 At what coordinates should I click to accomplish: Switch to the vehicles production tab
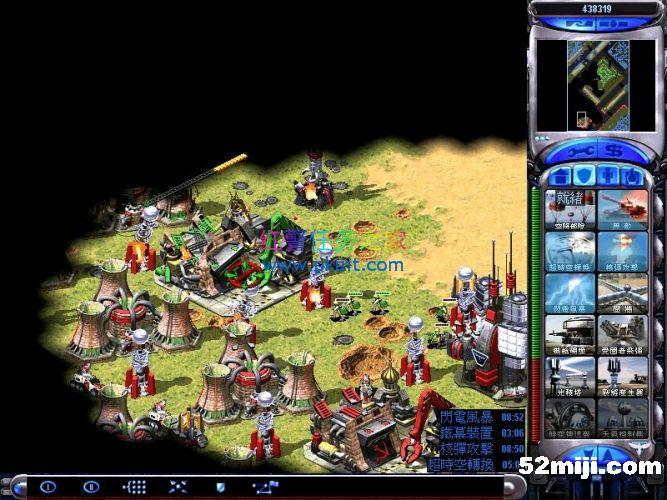pos(632,177)
